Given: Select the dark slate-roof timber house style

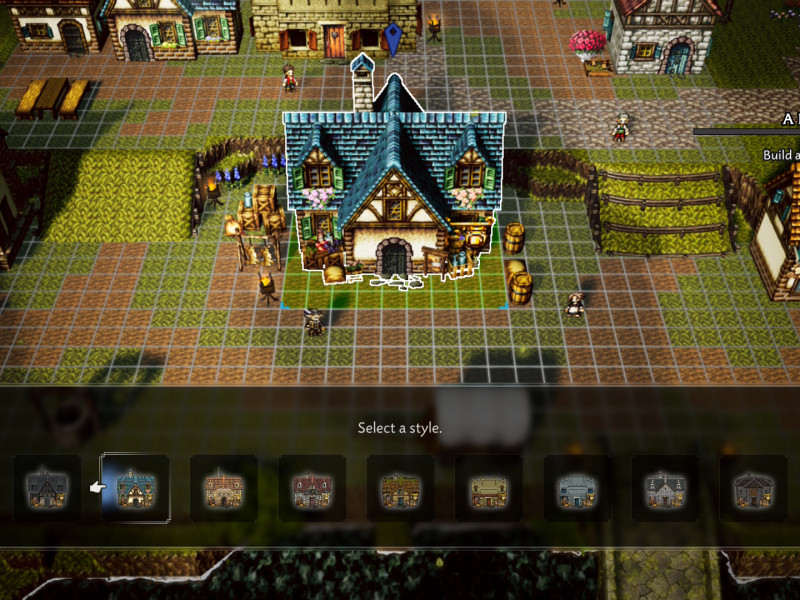Looking at the screenshot, I should click(48, 488).
